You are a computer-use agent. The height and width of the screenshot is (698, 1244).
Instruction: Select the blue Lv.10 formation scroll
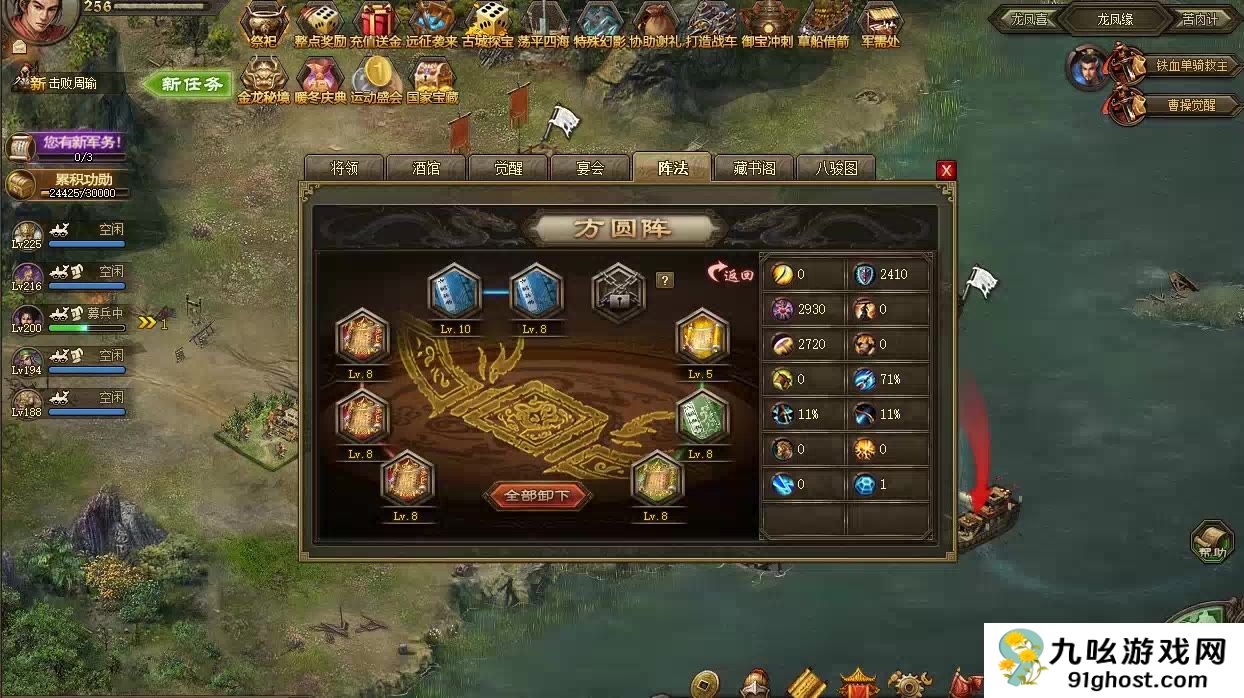point(455,292)
